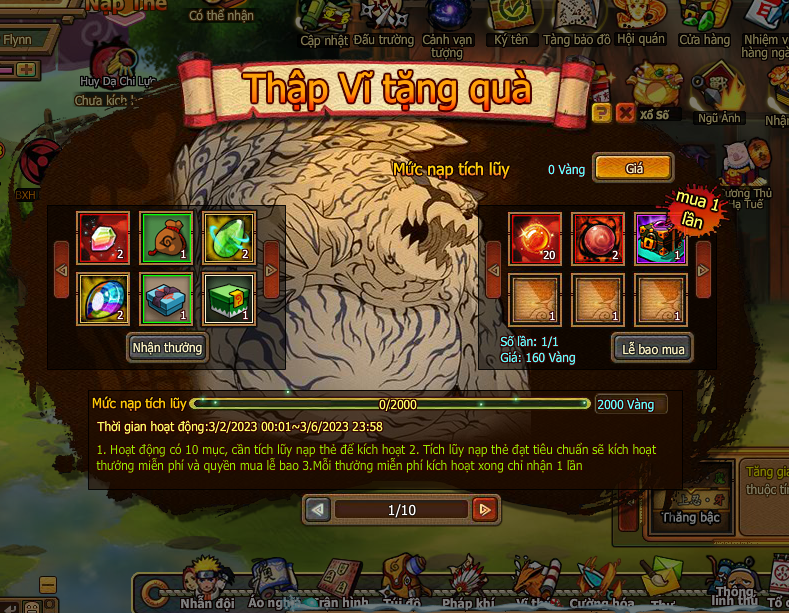Claim rewards with Nhận thưởng
The image size is (789, 613).
click(167, 347)
